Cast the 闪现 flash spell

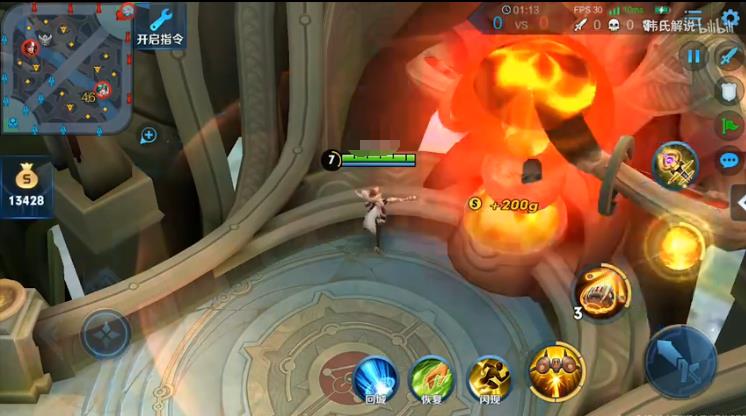[x=489, y=379]
